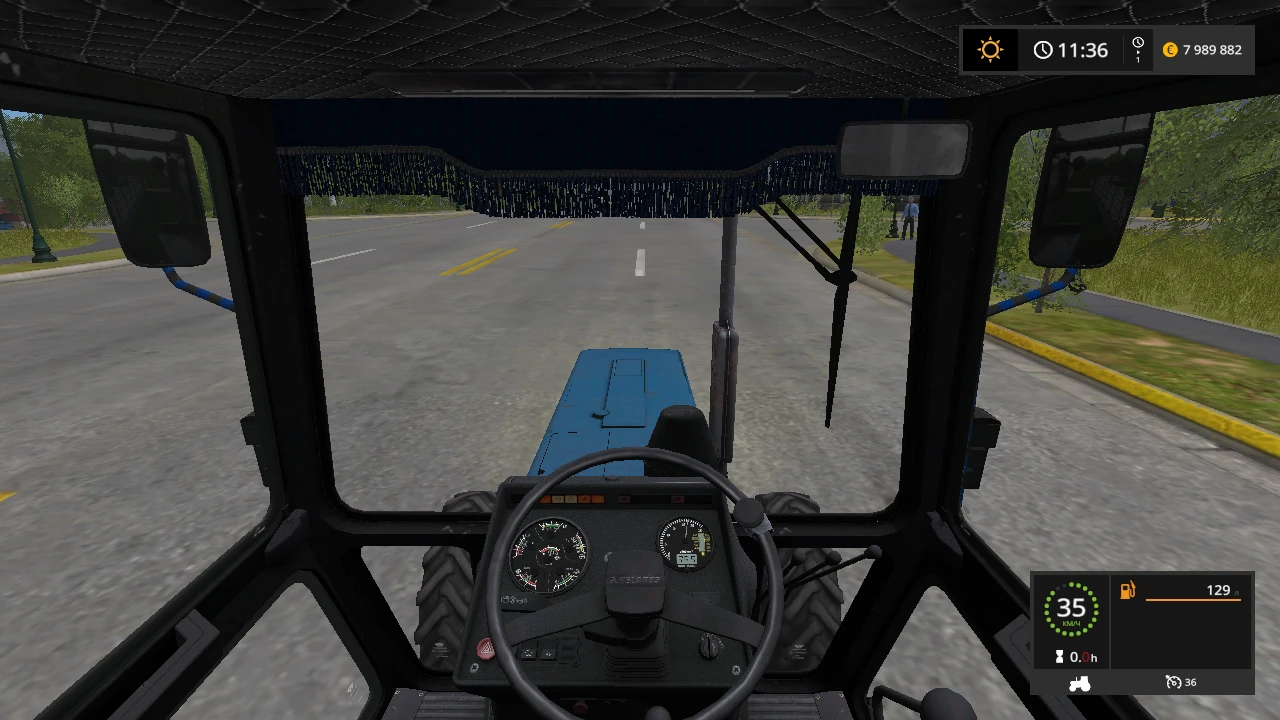Screen dimensions: 1280x720
Task: Select the tractor icon in vehicle HUD
Action: pyautogui.click(x=1080, y=683)
